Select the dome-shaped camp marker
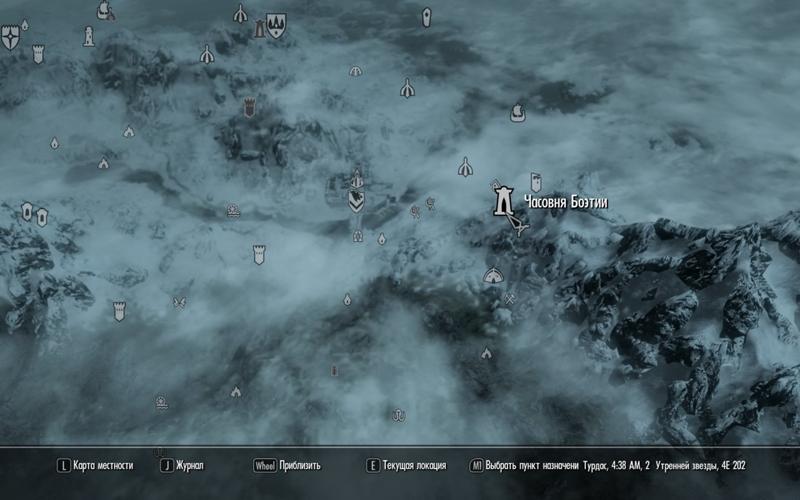 tap(493, 274)
